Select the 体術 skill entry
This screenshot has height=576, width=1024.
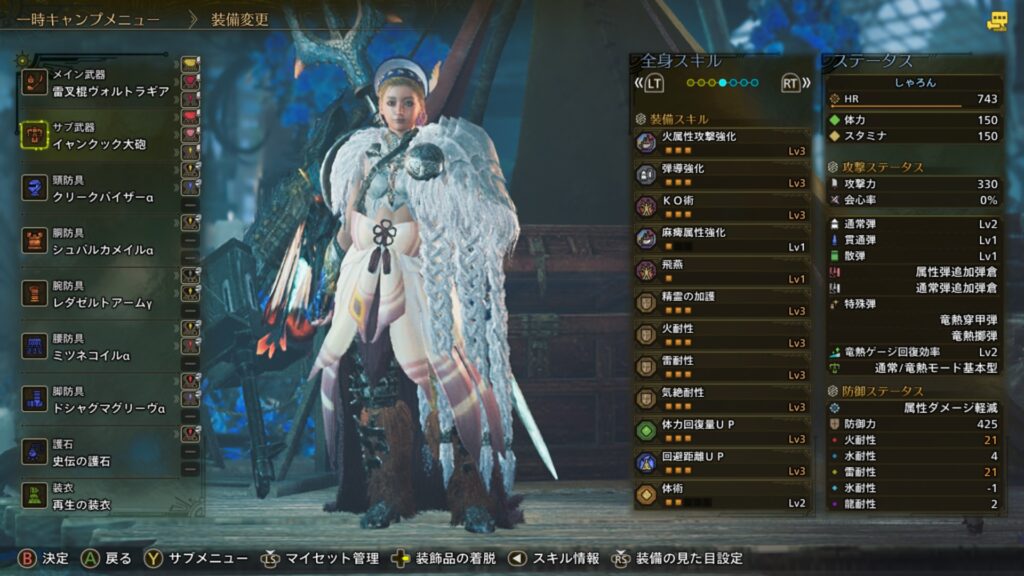pos(721,495)
